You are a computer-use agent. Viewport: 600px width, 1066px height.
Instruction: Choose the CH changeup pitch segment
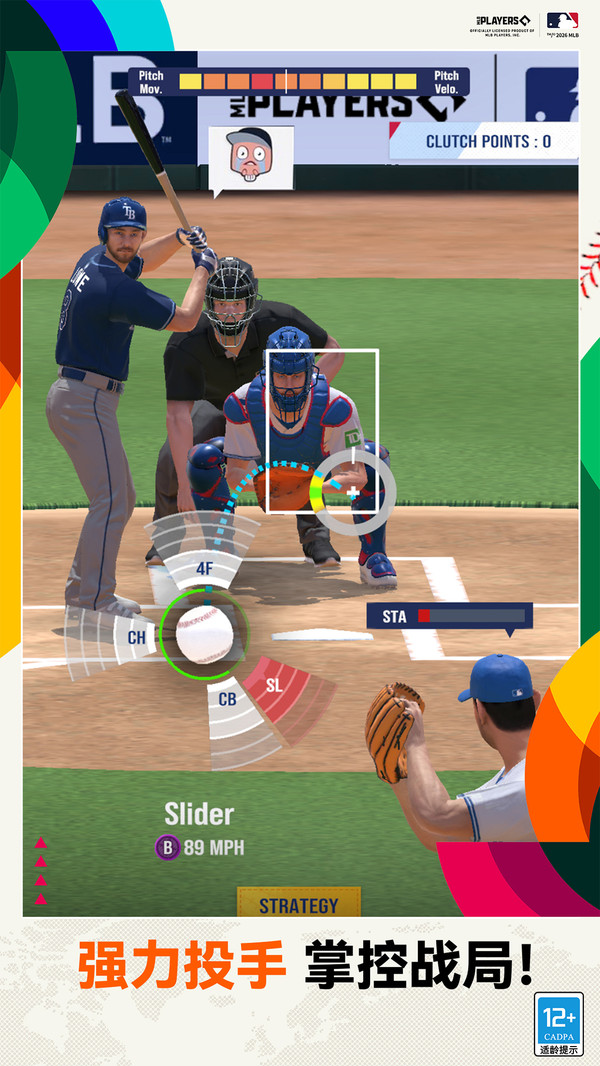click(137, 636)
